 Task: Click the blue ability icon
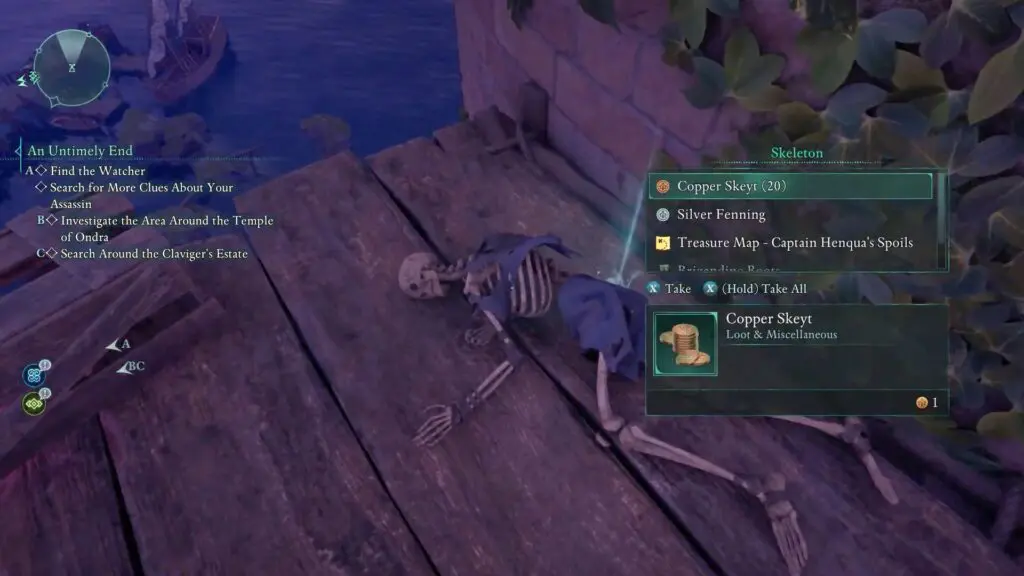pyautogui.click(x=33, y=375)
